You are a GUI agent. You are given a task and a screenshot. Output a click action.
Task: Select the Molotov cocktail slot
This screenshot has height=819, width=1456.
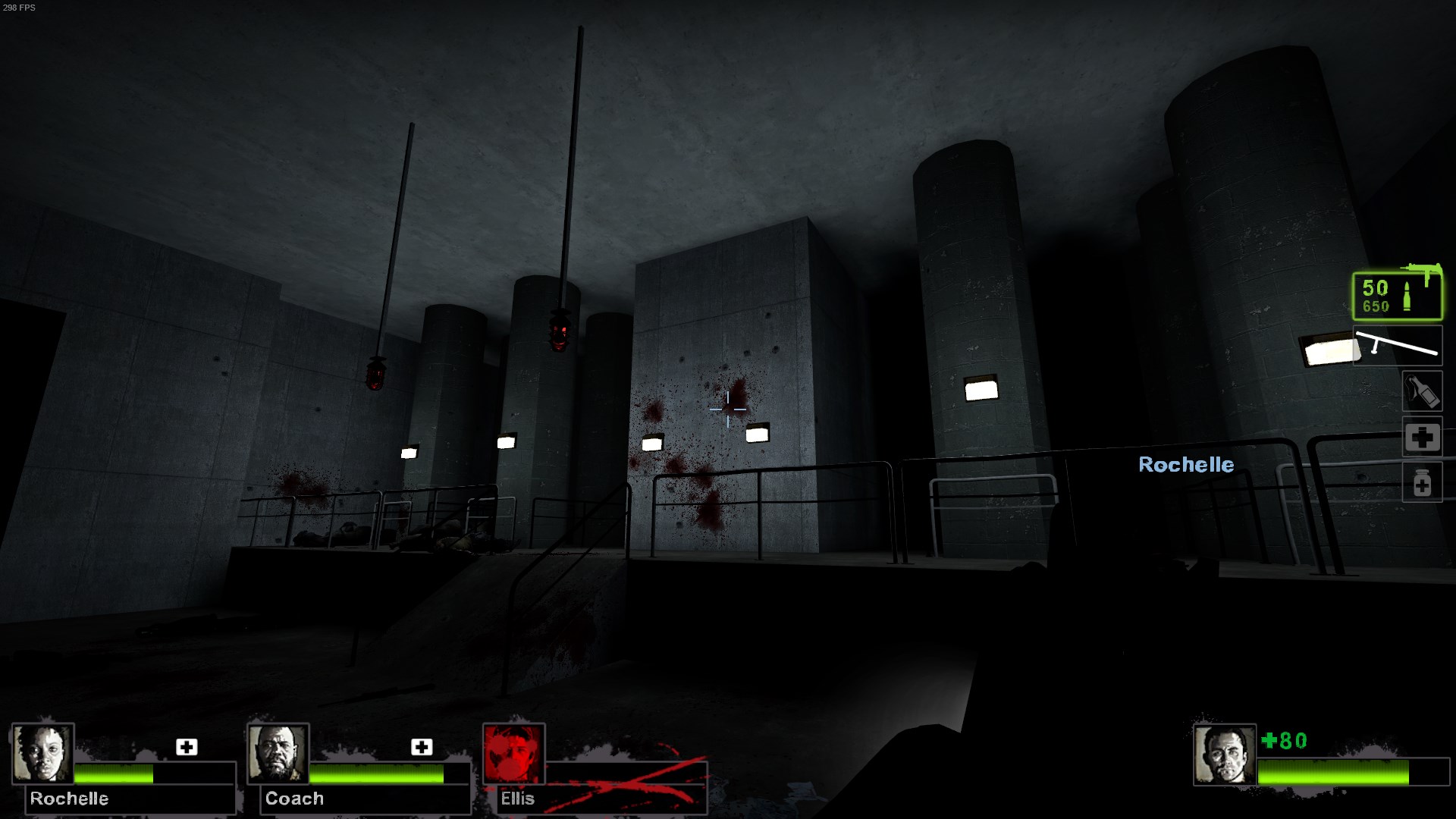click(1422, 392)
